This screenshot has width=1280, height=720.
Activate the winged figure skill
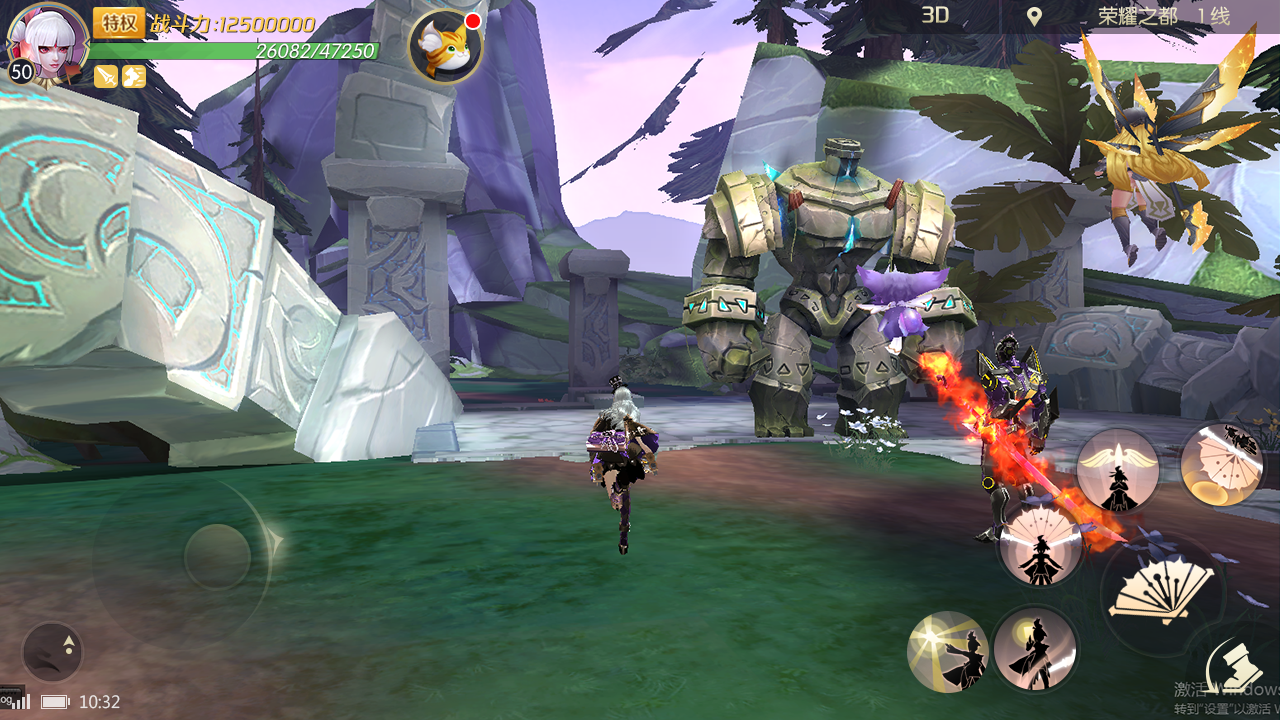(x=1118, y=471)
